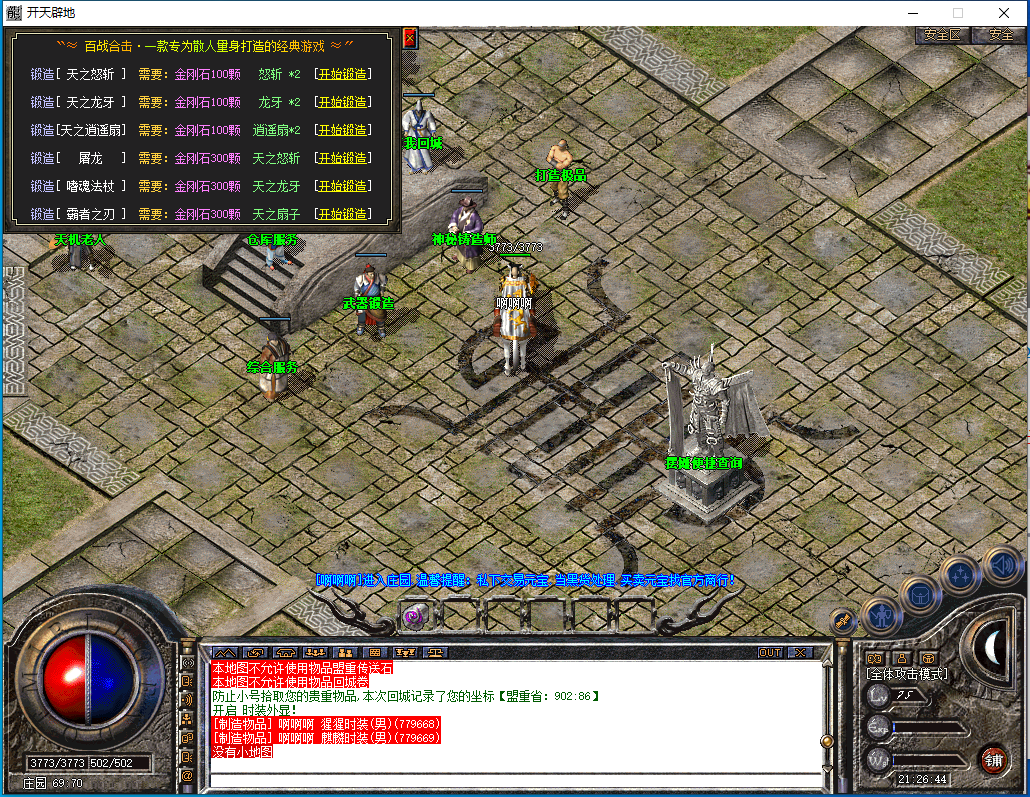The height and width of the screenshot is (797, 1030).
Task: Toggle sound with the speaker orb
Action: (1001, 565)
